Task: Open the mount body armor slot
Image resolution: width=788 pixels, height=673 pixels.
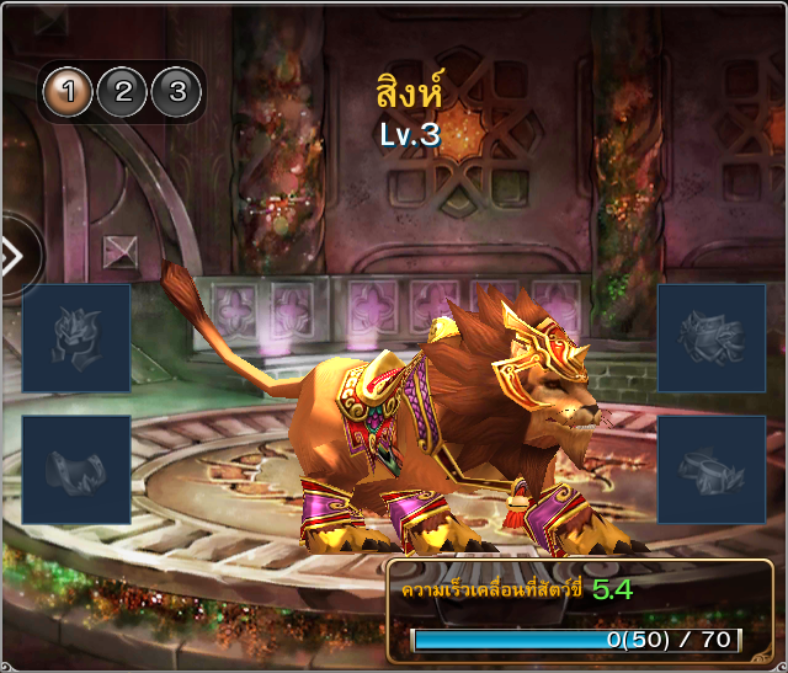Action: 711,338
